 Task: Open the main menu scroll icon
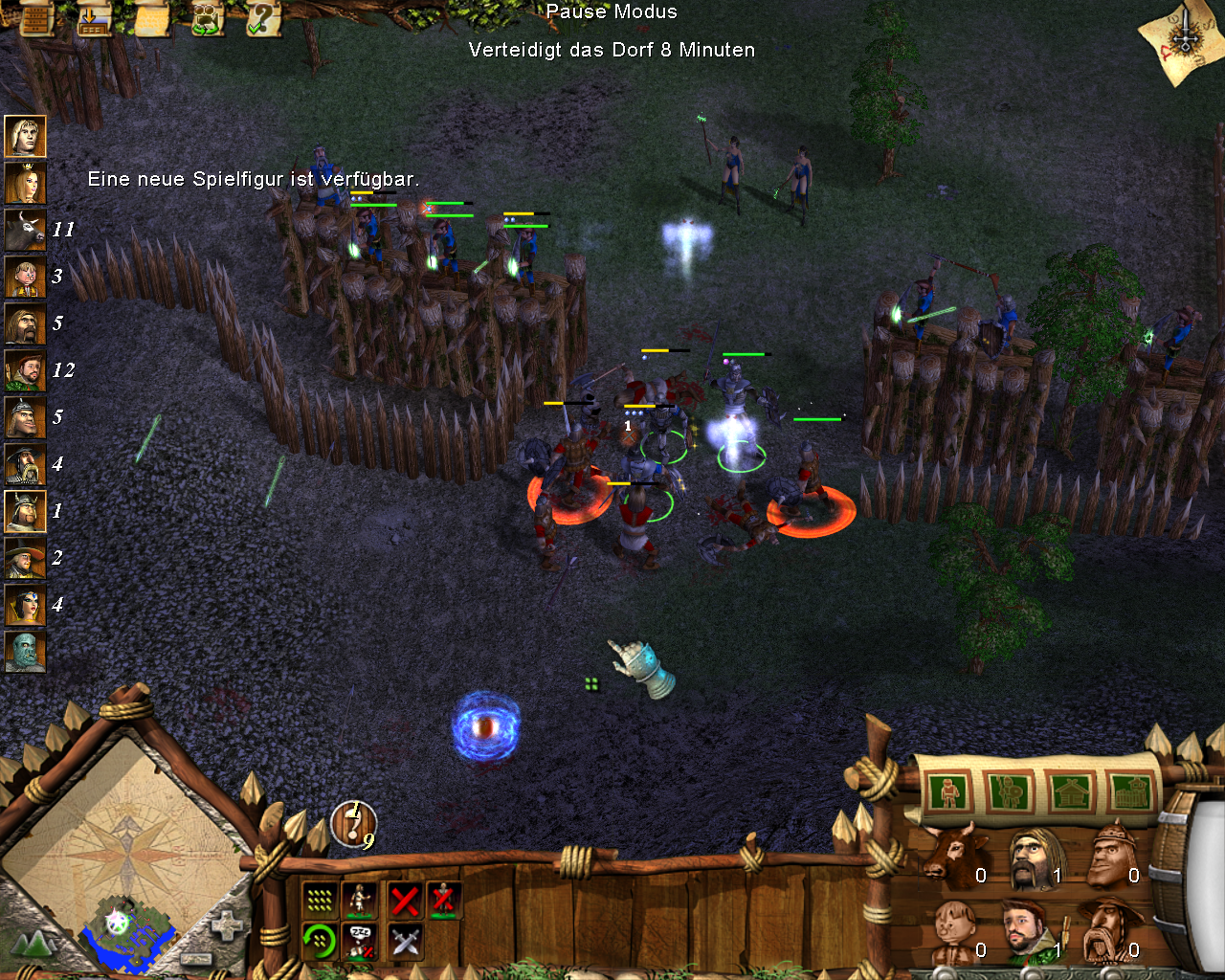(35, 17)
